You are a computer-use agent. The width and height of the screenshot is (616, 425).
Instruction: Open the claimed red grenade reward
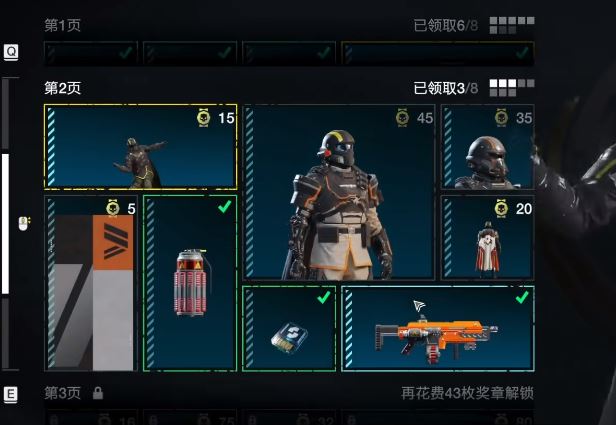tap(190, 283)
